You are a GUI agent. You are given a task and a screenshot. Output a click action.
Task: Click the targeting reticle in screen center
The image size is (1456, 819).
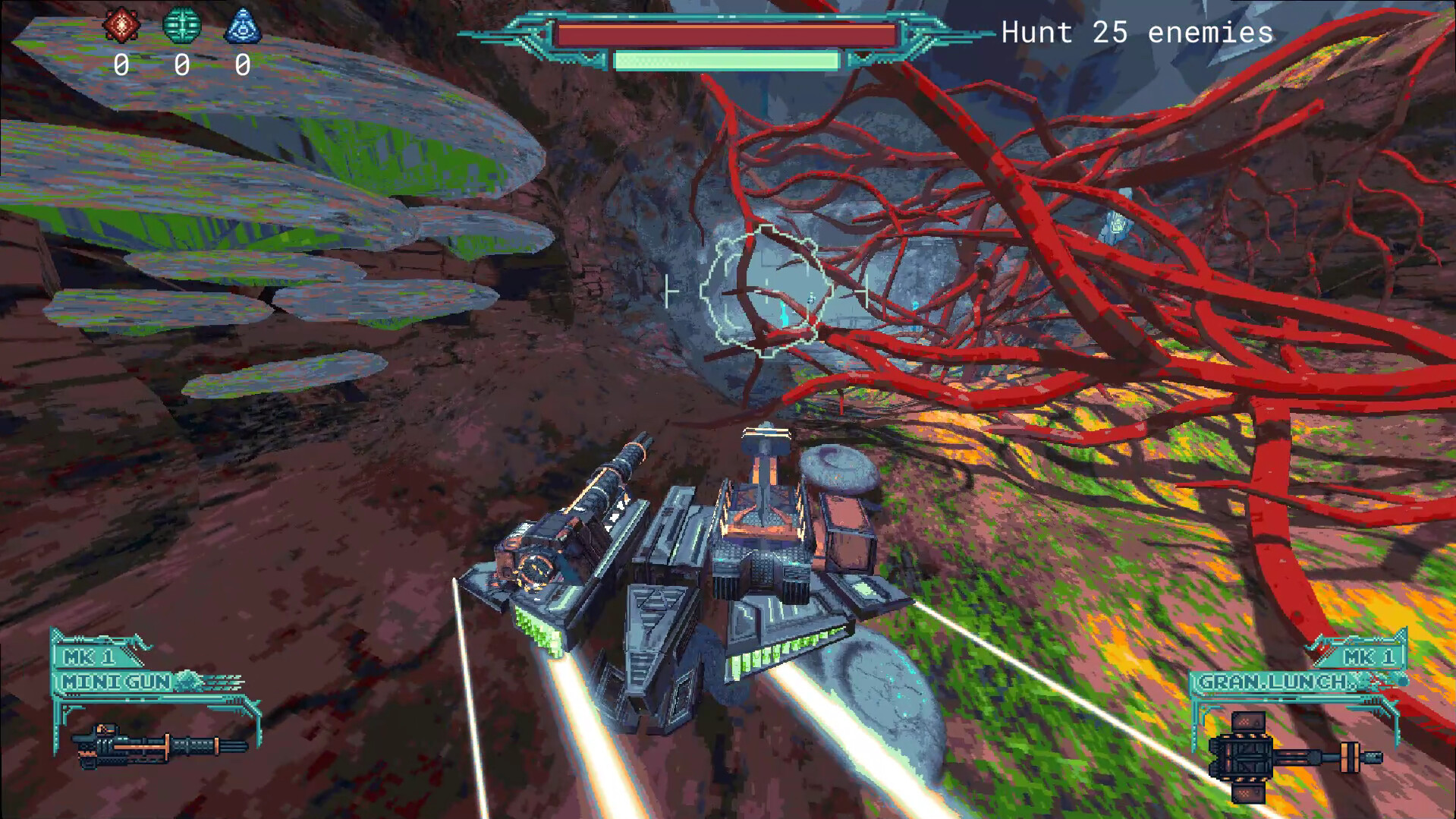click(766, 292)
